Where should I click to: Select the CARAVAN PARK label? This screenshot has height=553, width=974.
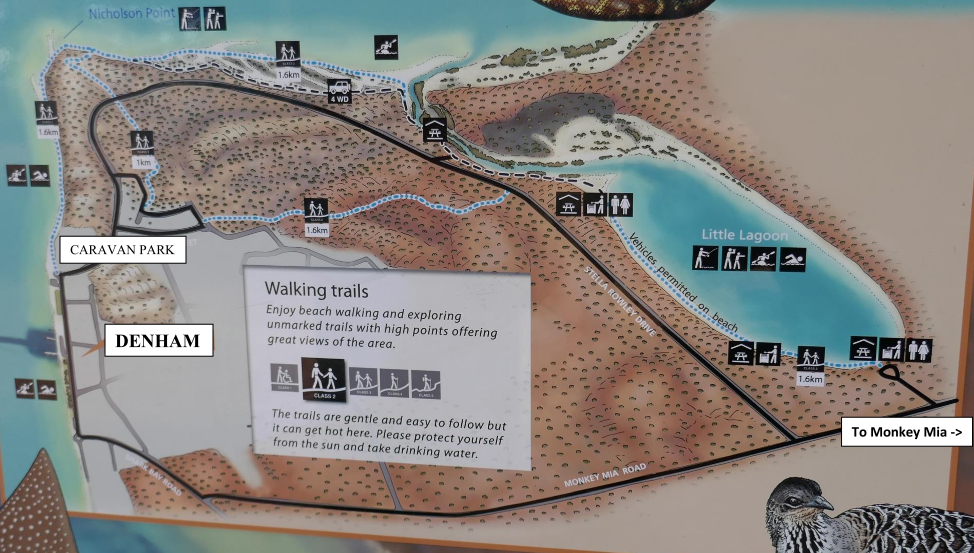point(123,250)
